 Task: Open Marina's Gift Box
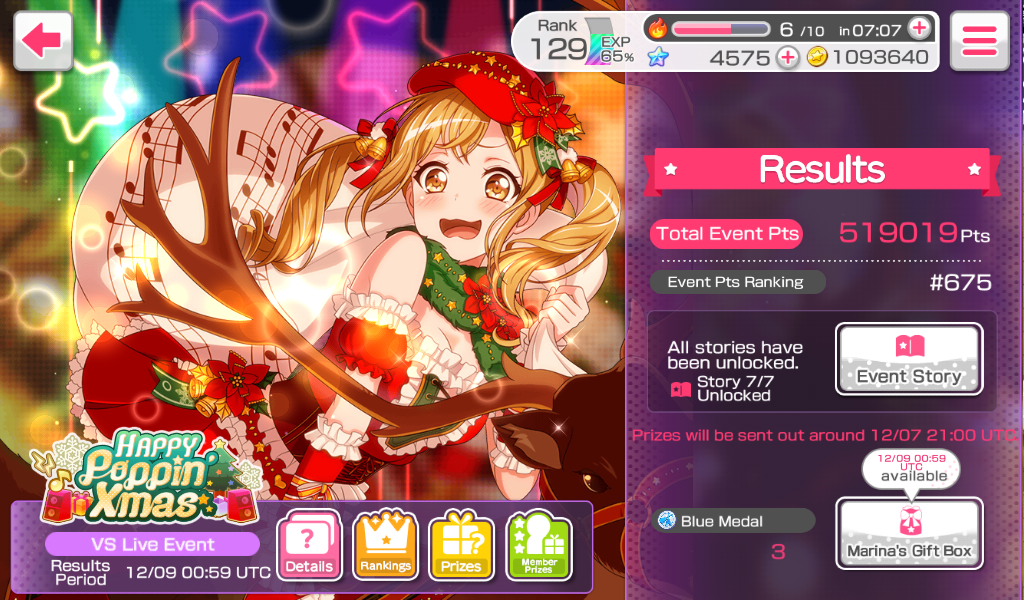point(909,533)
